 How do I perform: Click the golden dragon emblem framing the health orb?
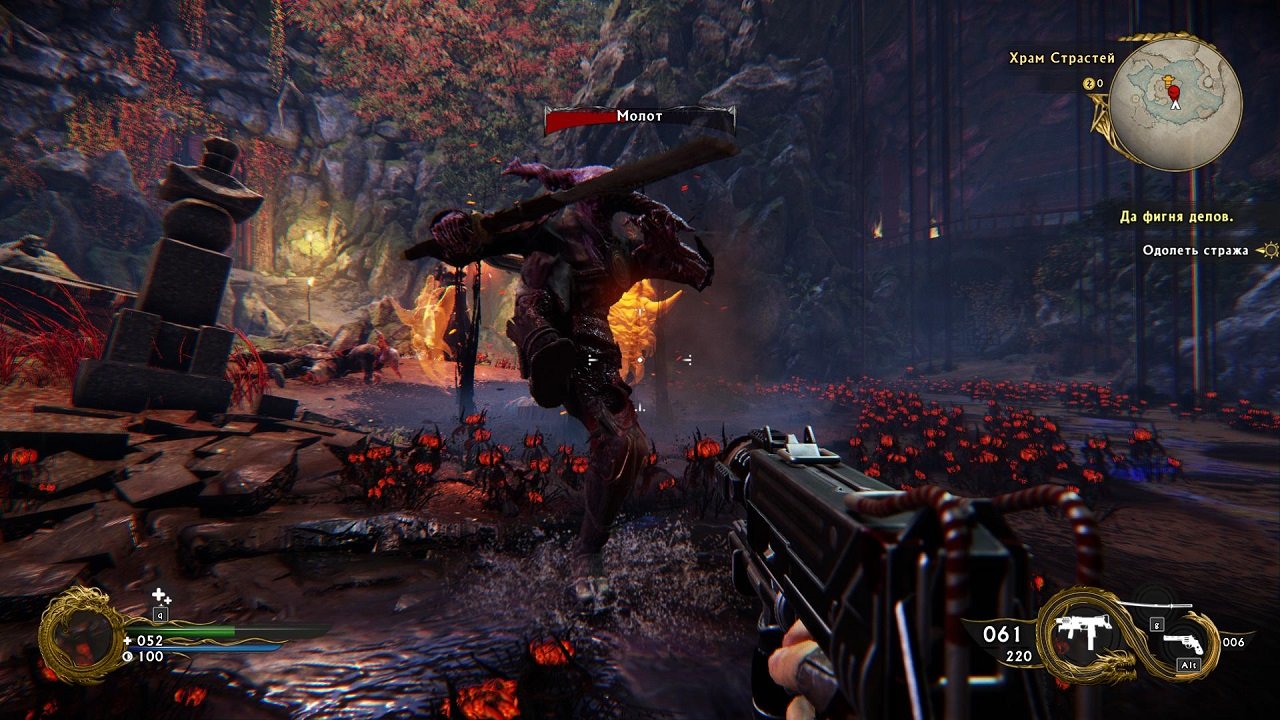[81, 632]
